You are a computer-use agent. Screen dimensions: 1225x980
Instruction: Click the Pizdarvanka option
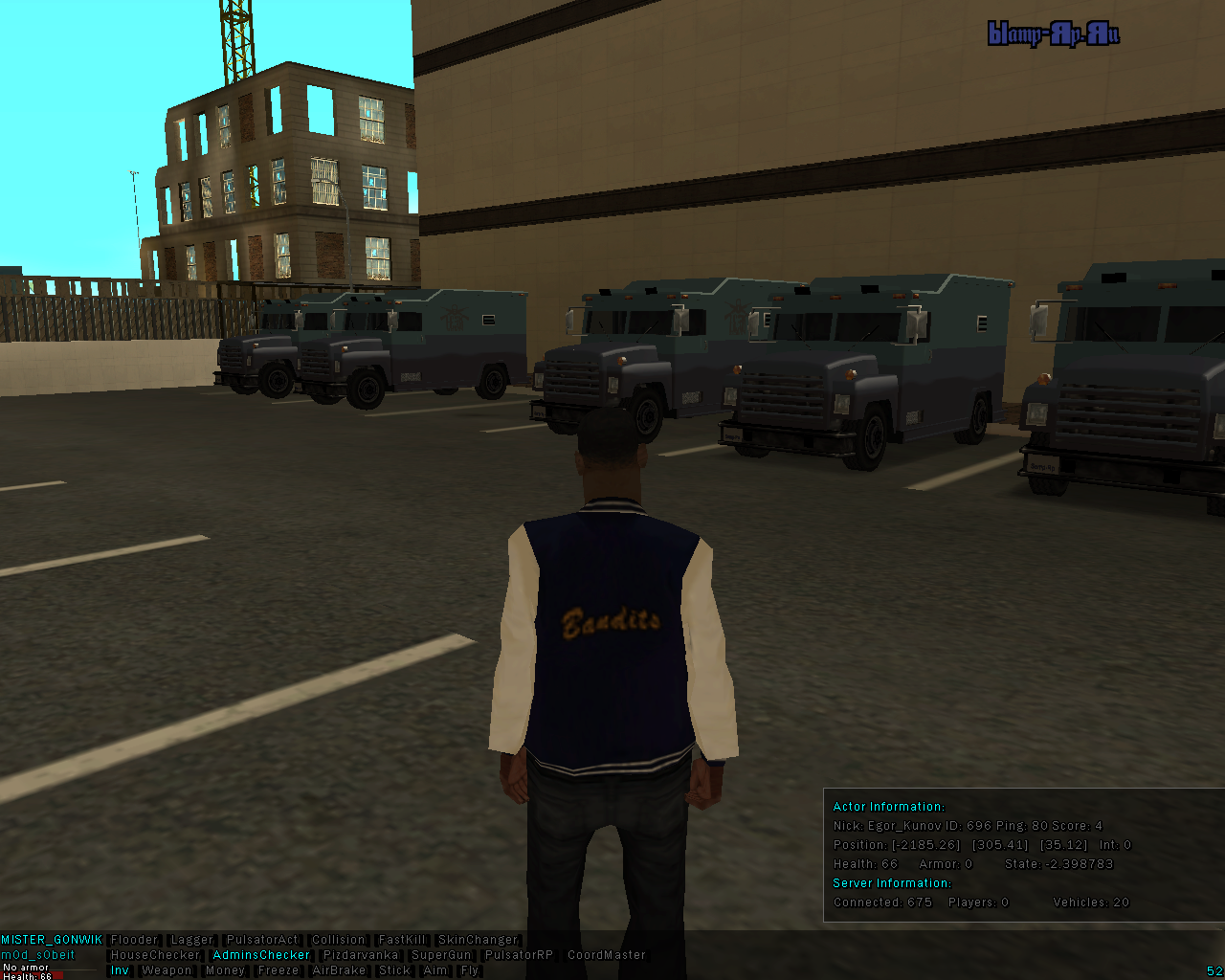click(x=360, y=955)
